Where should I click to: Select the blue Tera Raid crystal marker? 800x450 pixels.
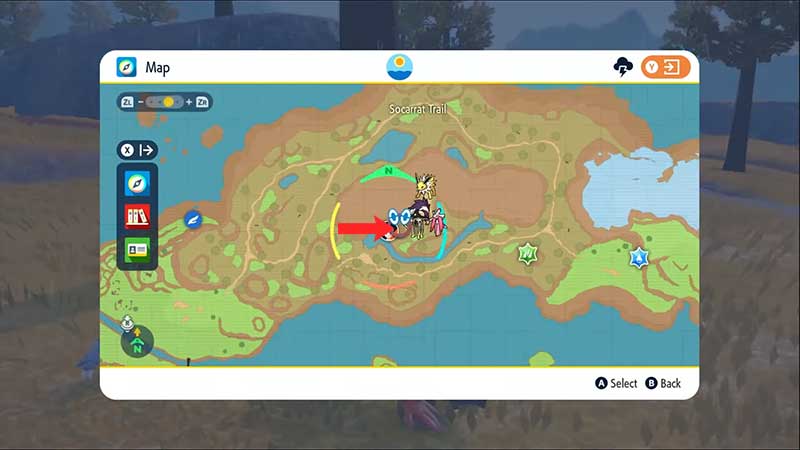click(638, 258)
